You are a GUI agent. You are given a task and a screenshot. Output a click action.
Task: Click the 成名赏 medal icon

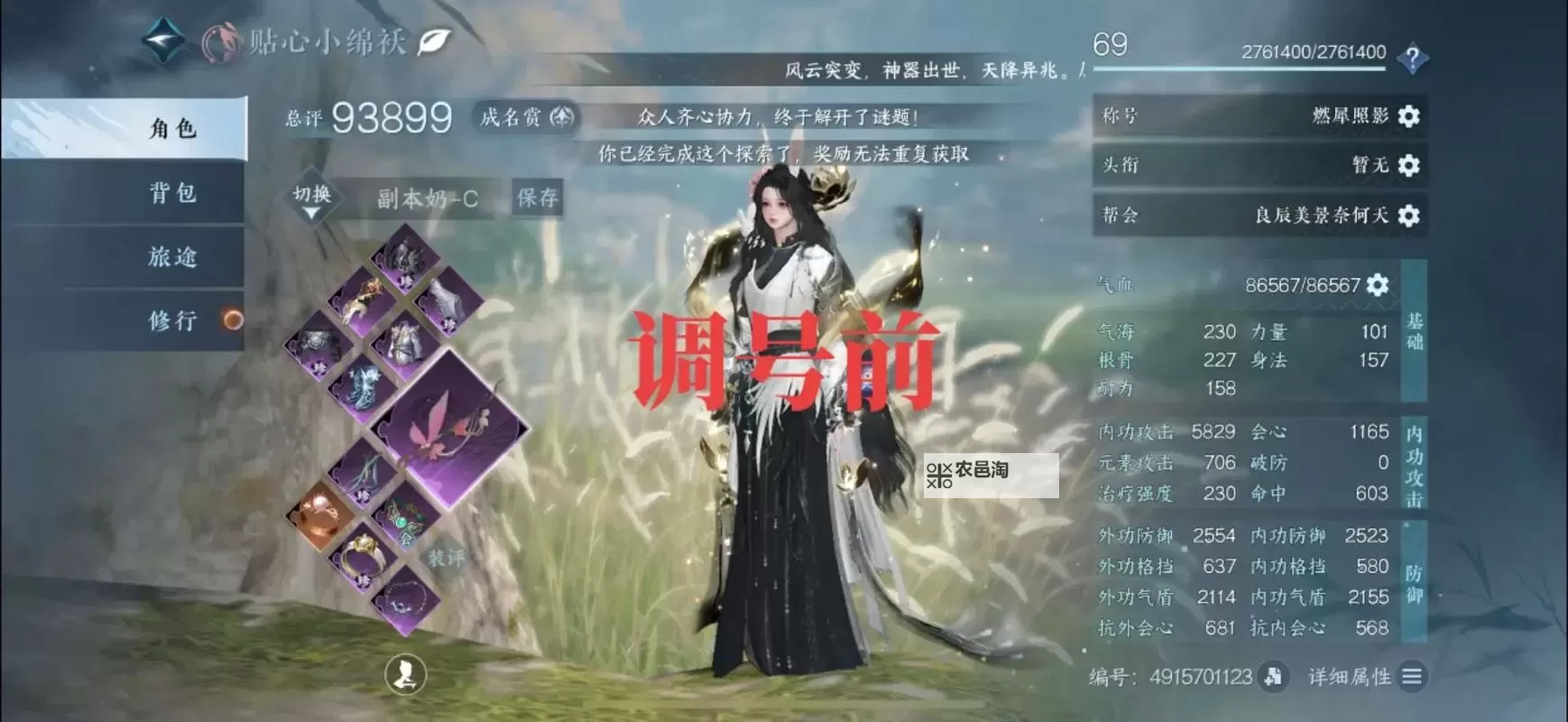pos(560,117)
